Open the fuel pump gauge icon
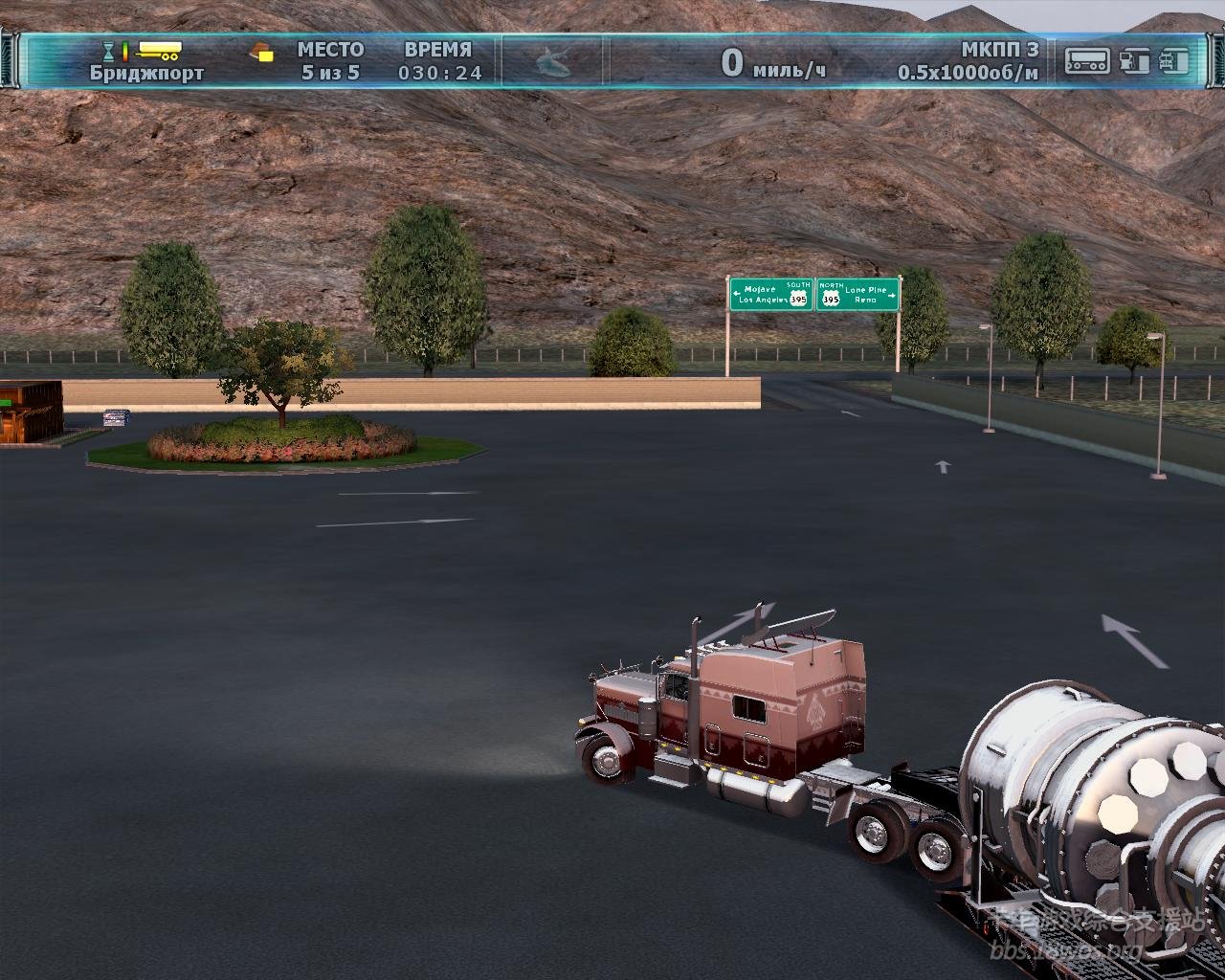Viewport: 1225px width, 980px height. point(1134,60)
